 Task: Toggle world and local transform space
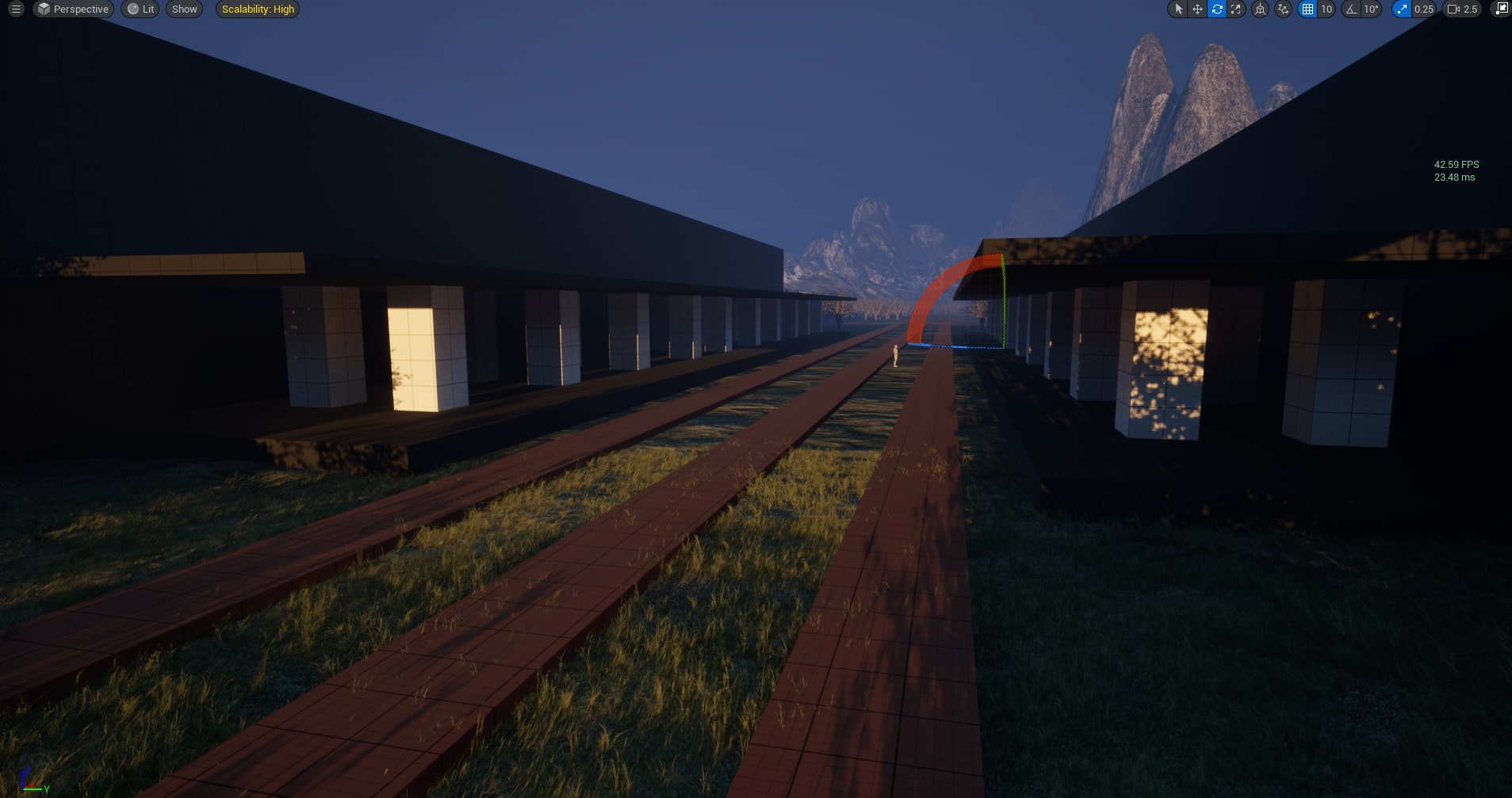pos(1259,10)
